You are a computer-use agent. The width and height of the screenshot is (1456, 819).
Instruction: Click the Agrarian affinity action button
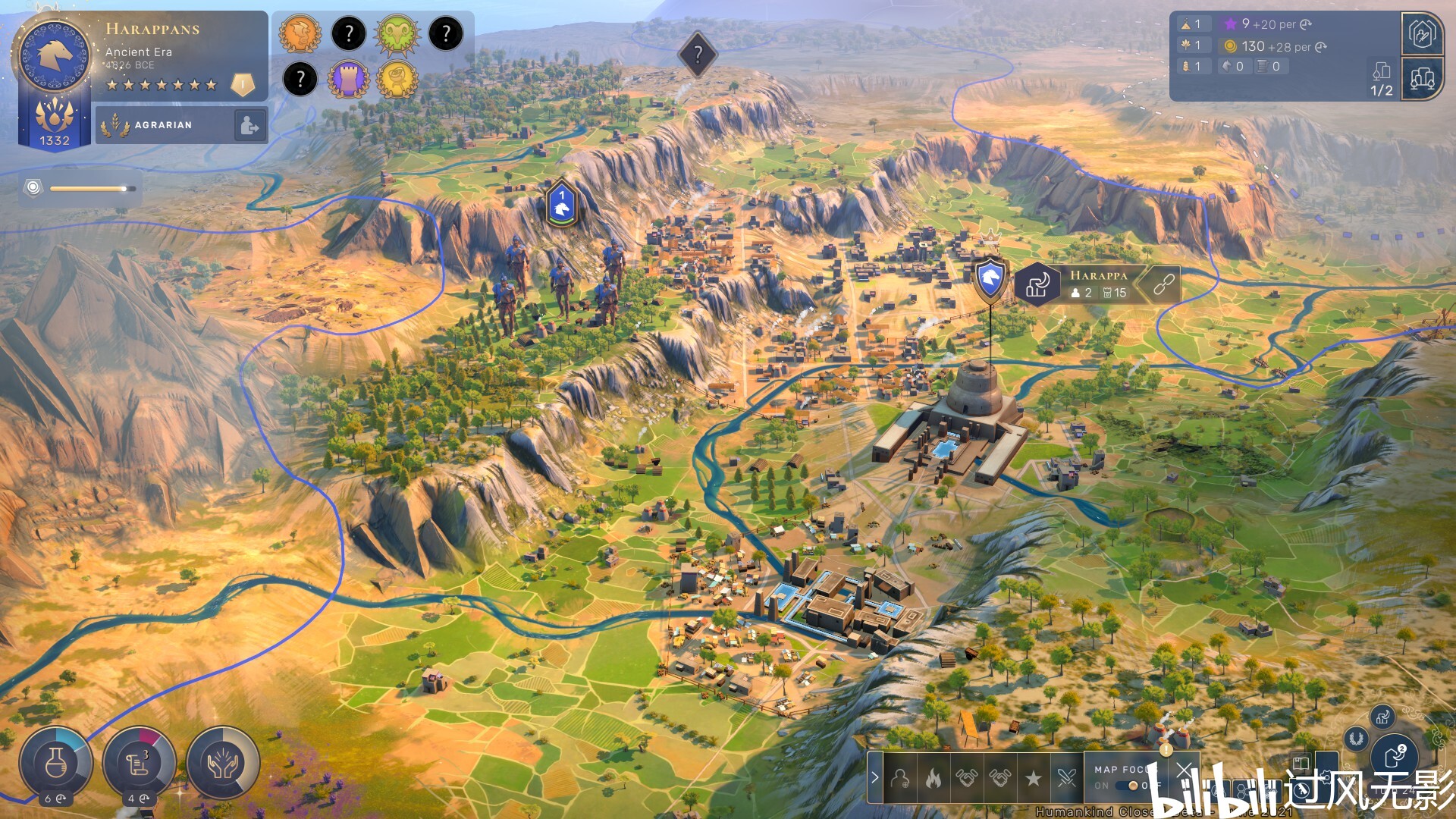(249, 125)
